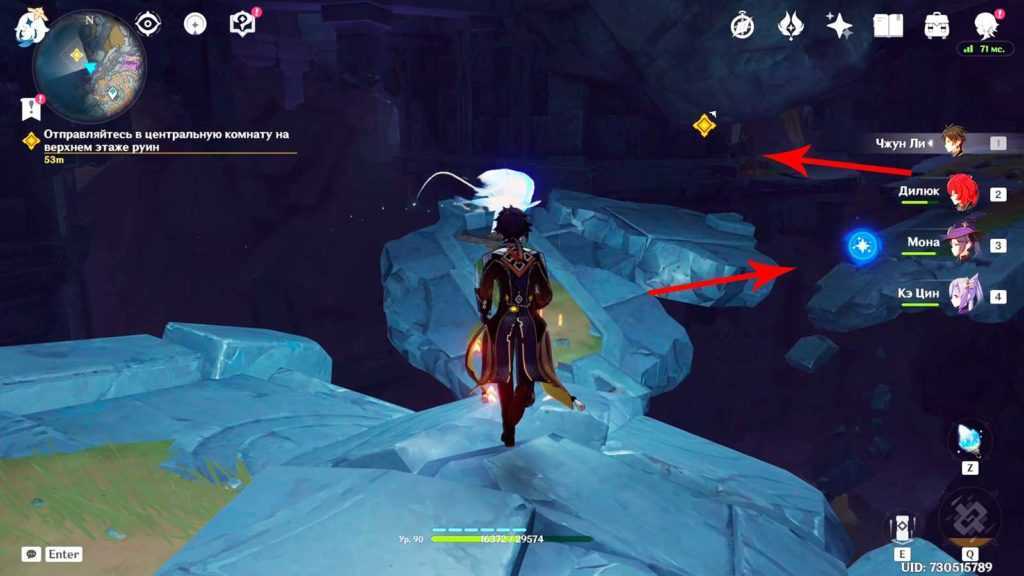The image size is (1024, 576).
Task: Switch to party member Дилюк
Action: pyautogui.click(x=962, y=193)
